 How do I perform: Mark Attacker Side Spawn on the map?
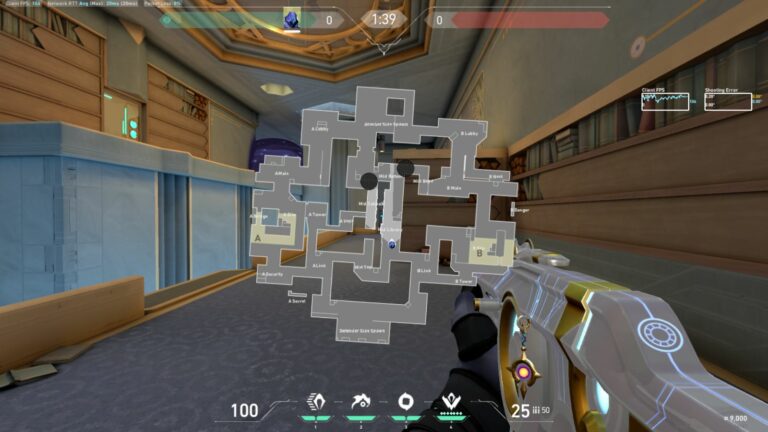pyautogui.click(x=385, y=124)
